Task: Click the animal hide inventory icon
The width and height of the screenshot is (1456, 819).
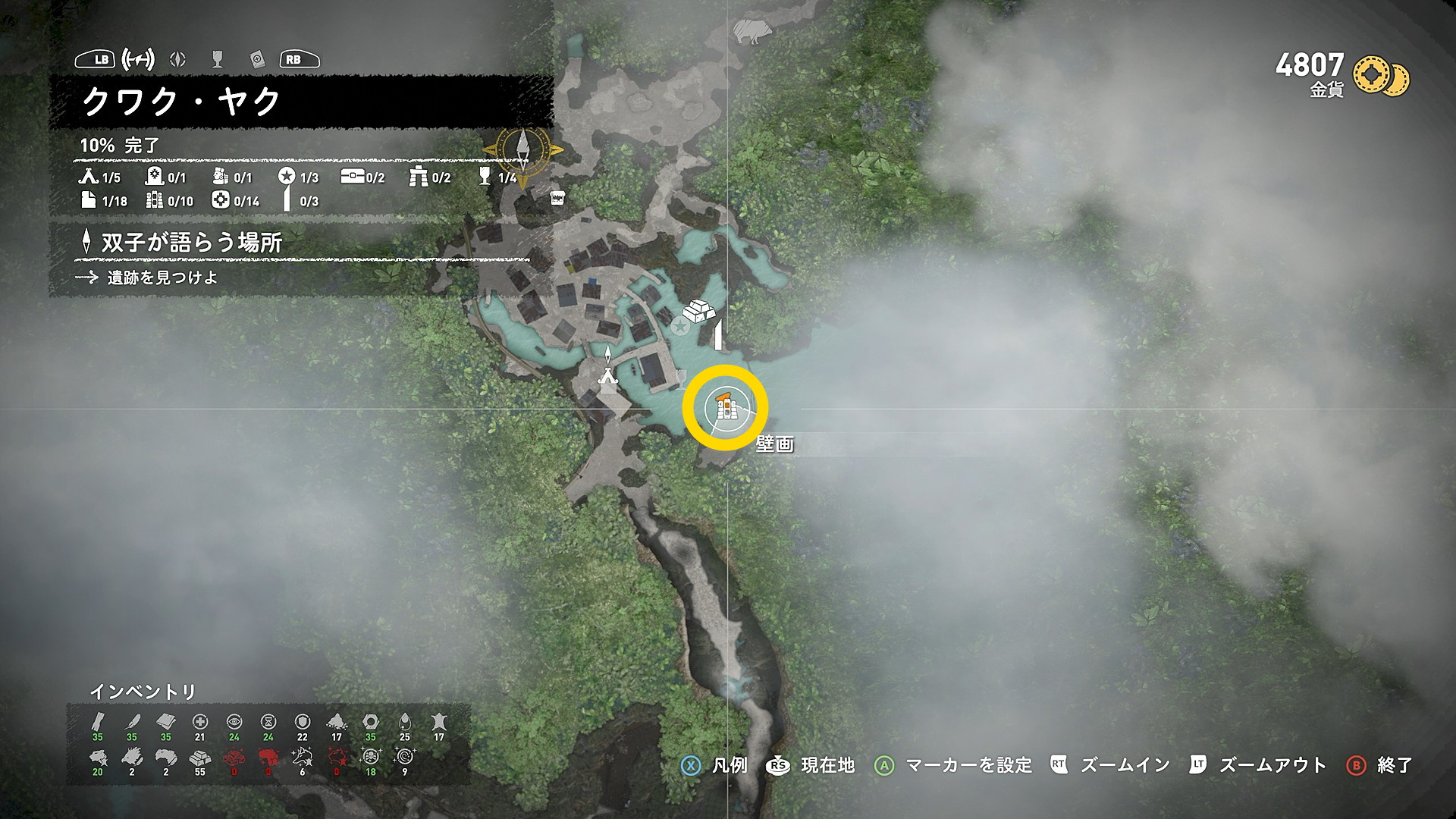Action: 438,722
